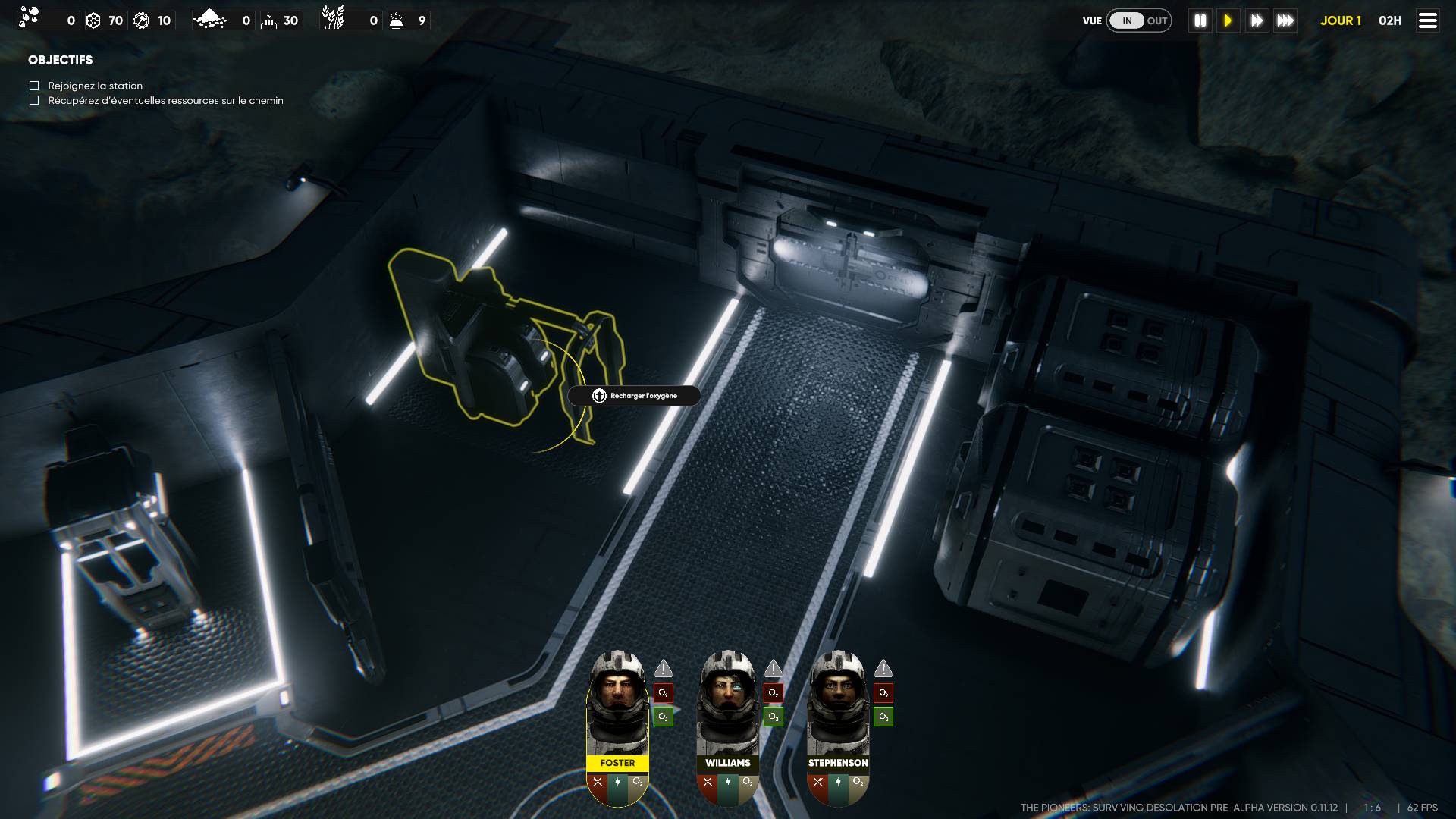Choose the 'Recharger l'oxygène' action
The image size is (1456, 819).
(634, 396)
